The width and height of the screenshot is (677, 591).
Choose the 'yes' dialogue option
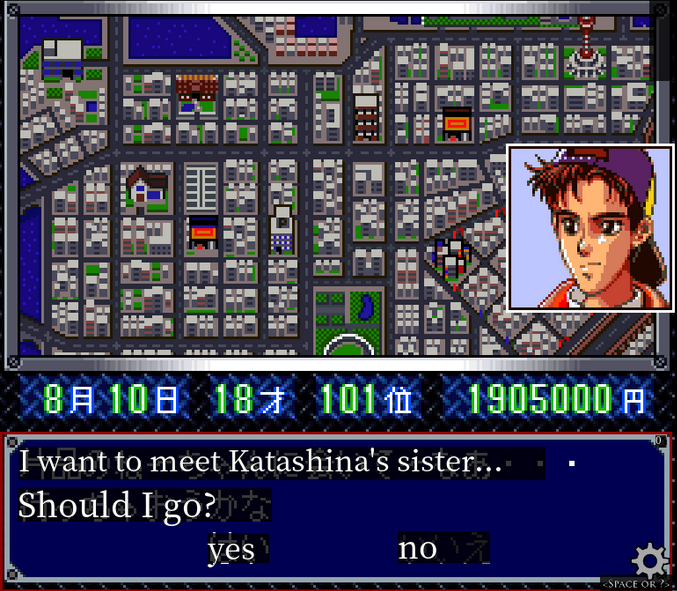click(x=231, y=549)
